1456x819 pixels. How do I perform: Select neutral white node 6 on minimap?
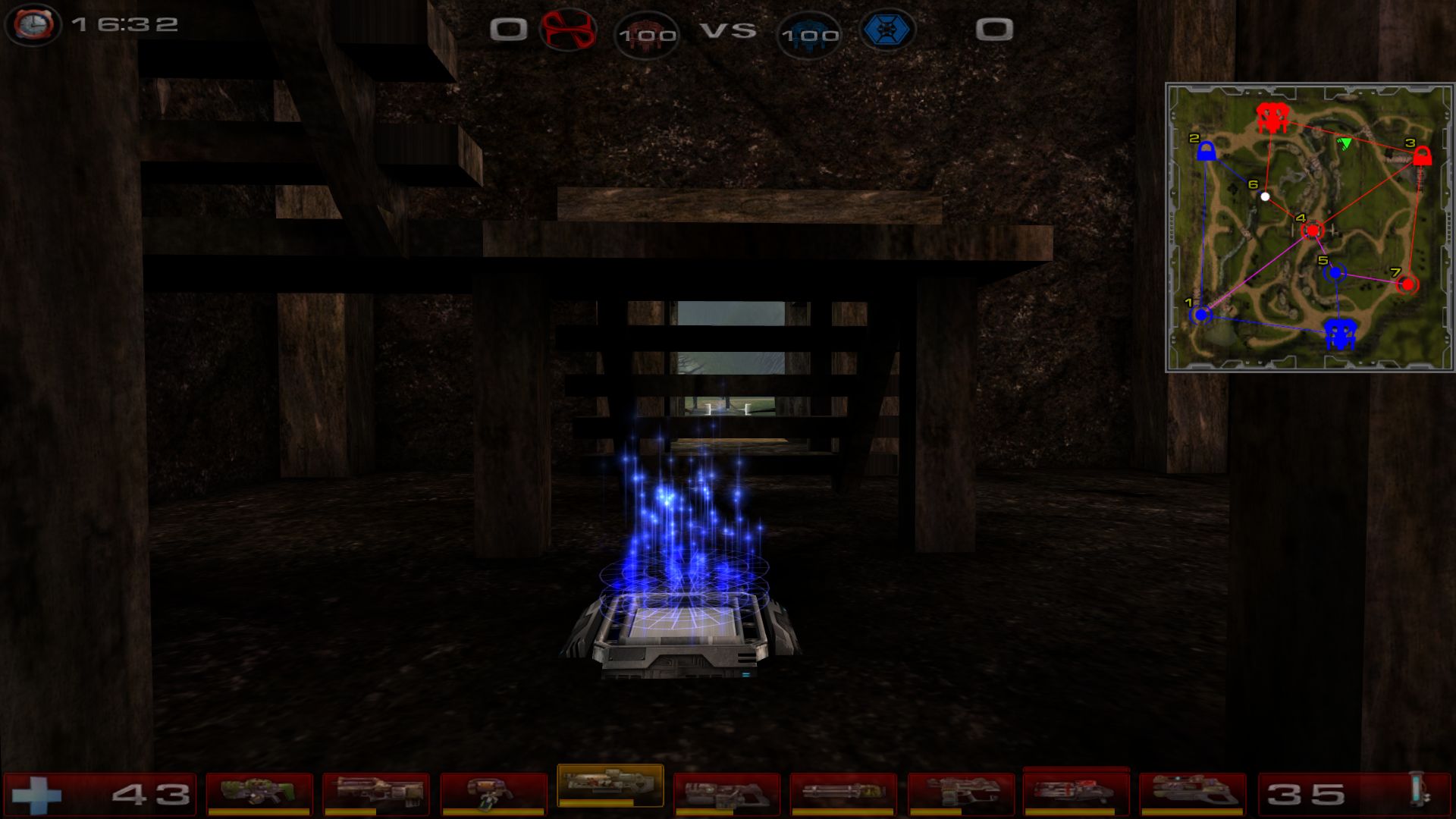[1265, 196]
